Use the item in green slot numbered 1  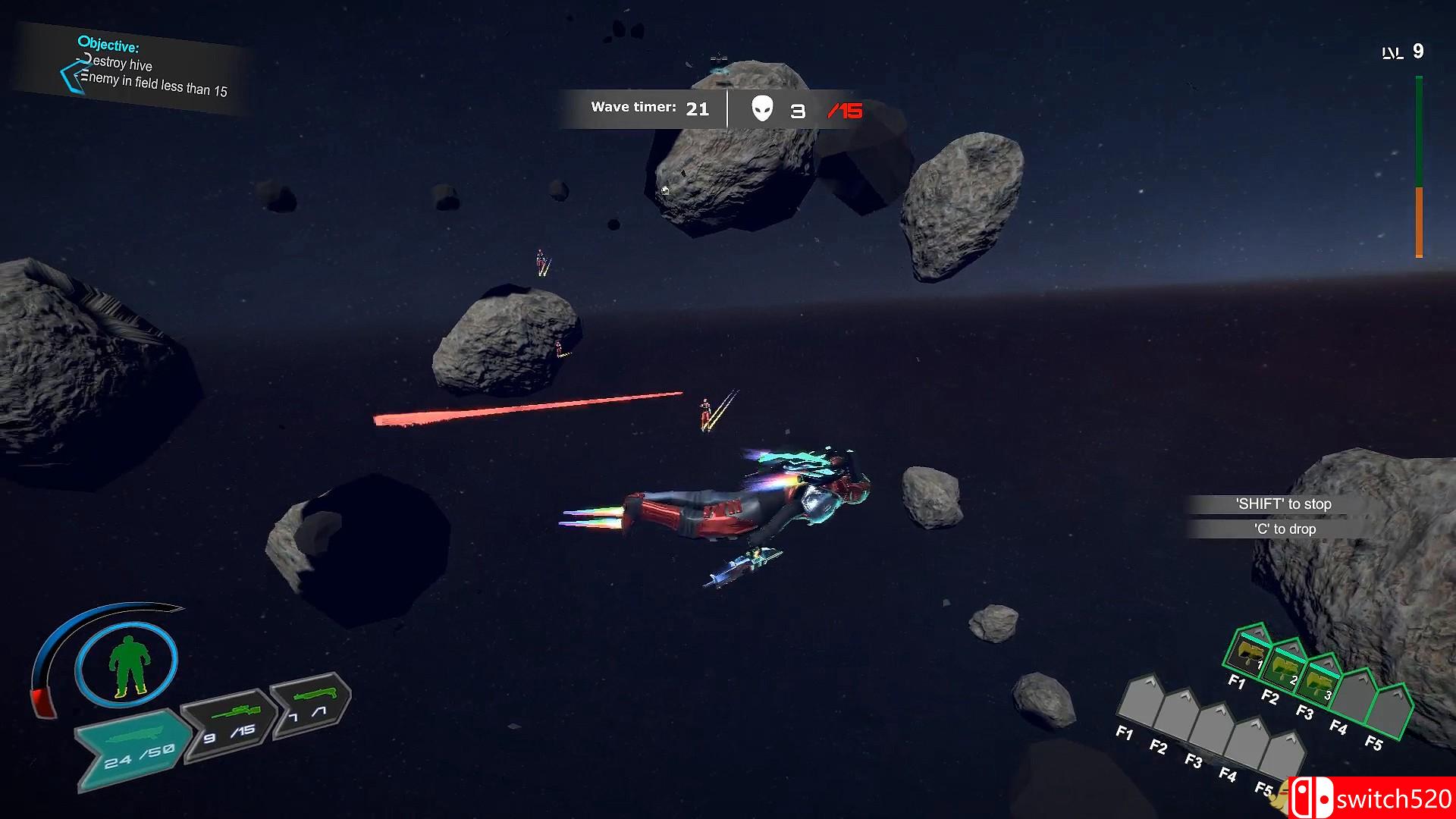coord(1247,653)
